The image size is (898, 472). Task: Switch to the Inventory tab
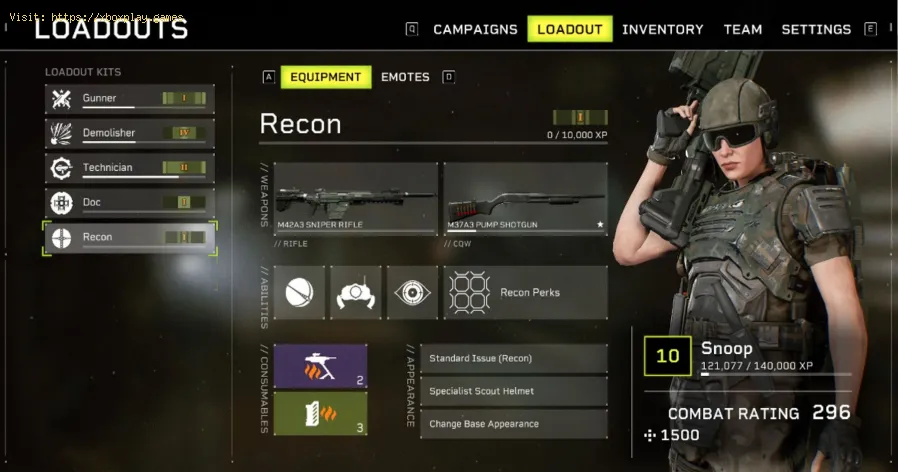tap(662, 29)
